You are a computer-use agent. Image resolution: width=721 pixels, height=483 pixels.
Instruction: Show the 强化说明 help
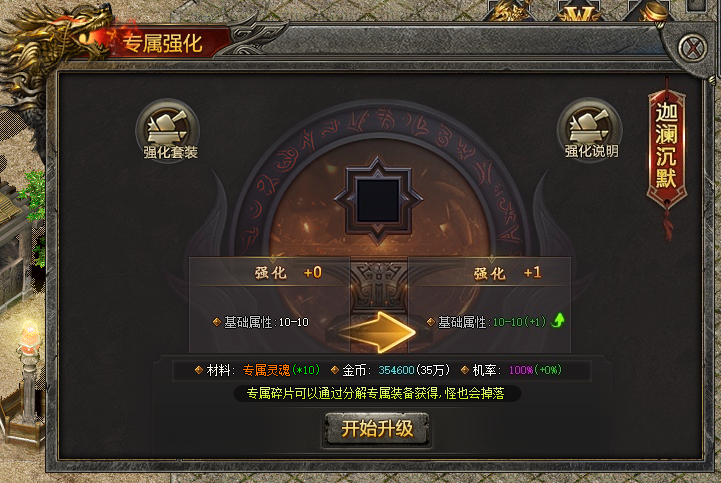590,128
